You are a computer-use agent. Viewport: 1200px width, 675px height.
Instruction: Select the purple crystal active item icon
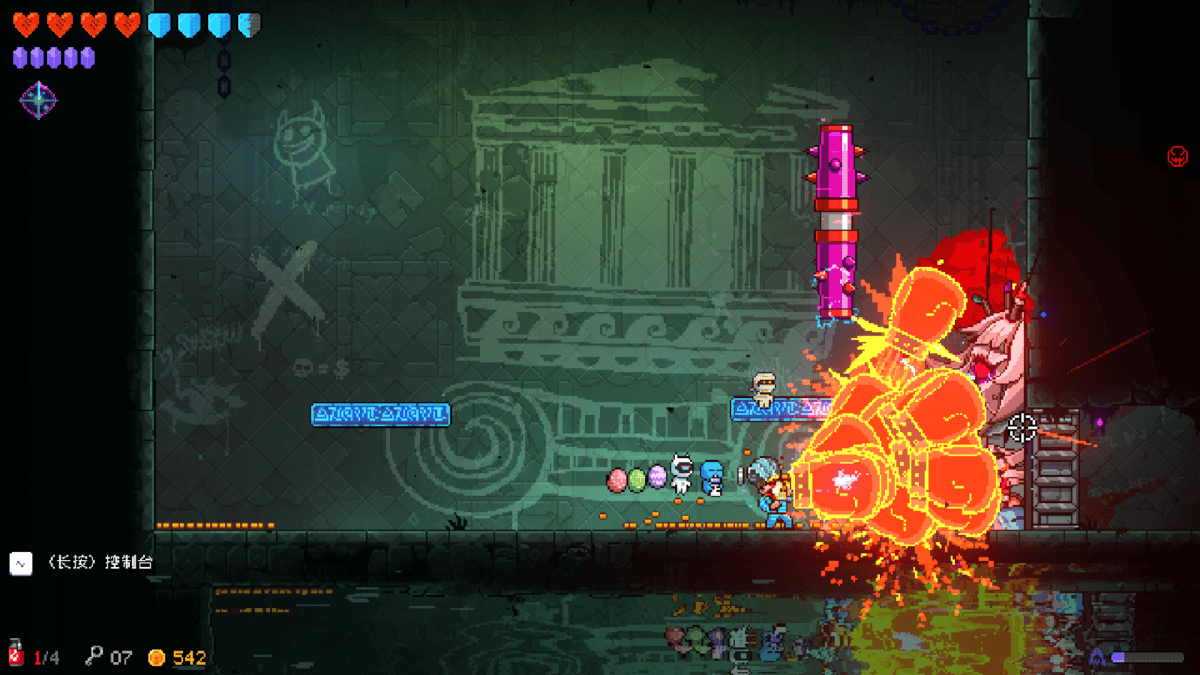(x=39, y=100)
